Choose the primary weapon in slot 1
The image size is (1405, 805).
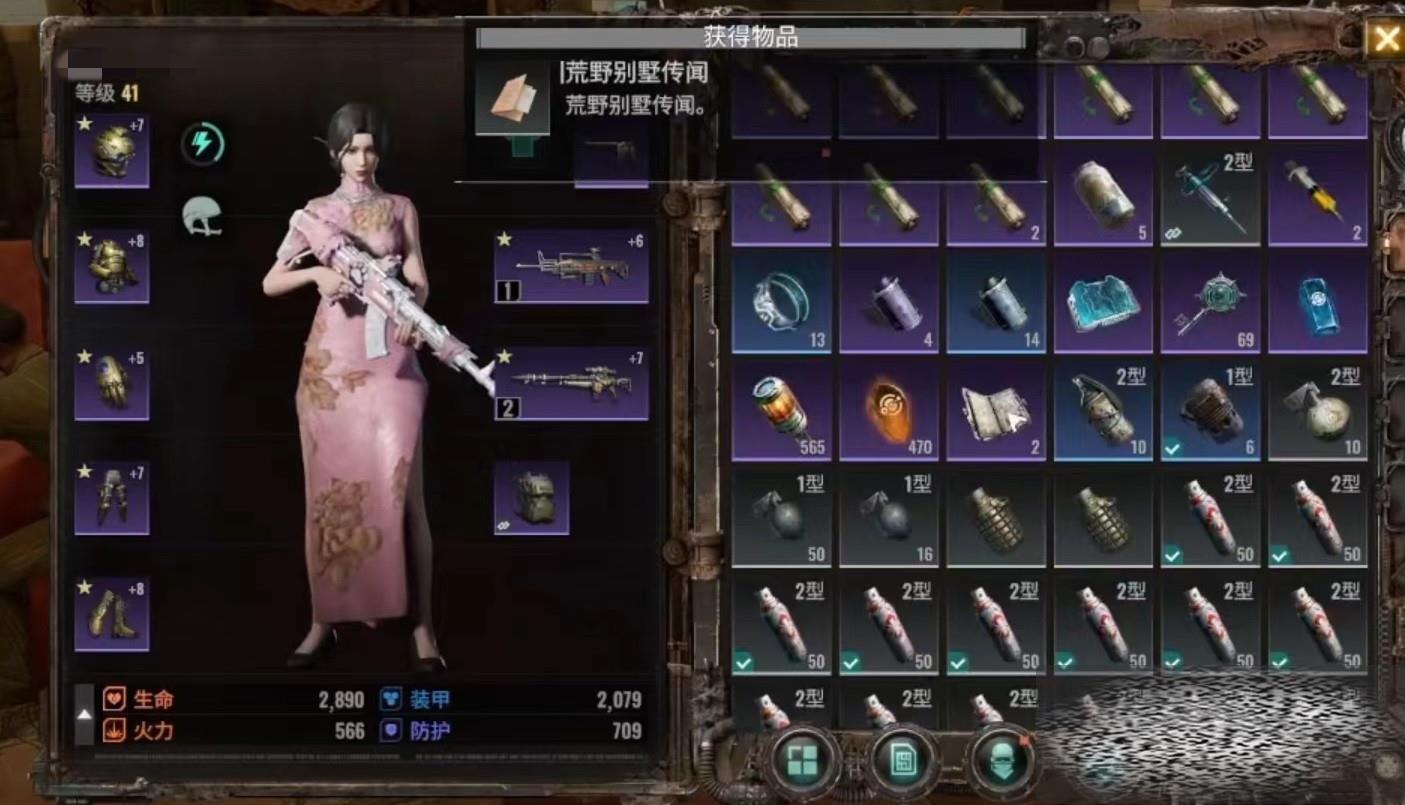tap(571, 266)
